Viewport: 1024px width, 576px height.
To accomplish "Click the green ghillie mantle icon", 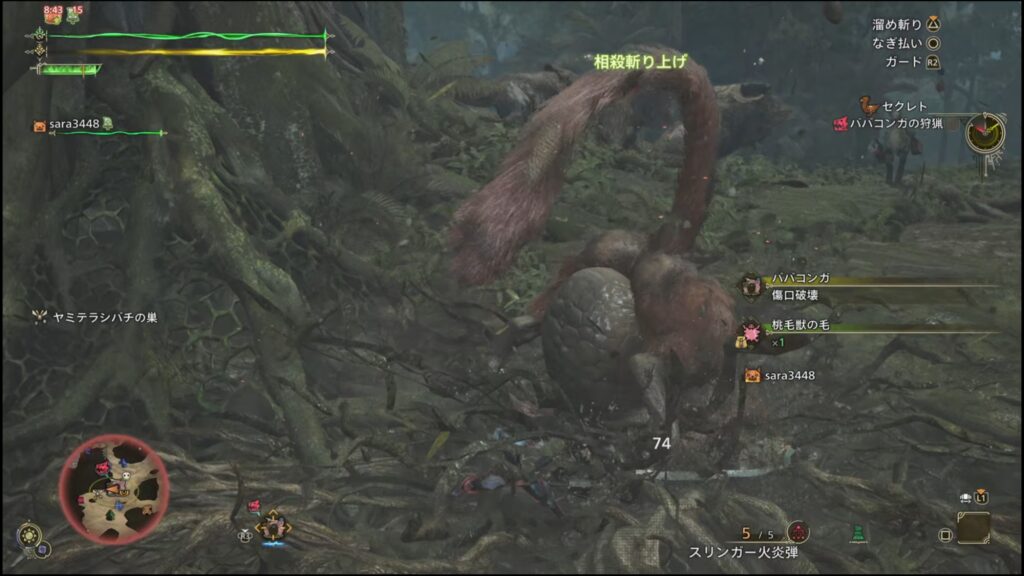I will pos(858,533).
